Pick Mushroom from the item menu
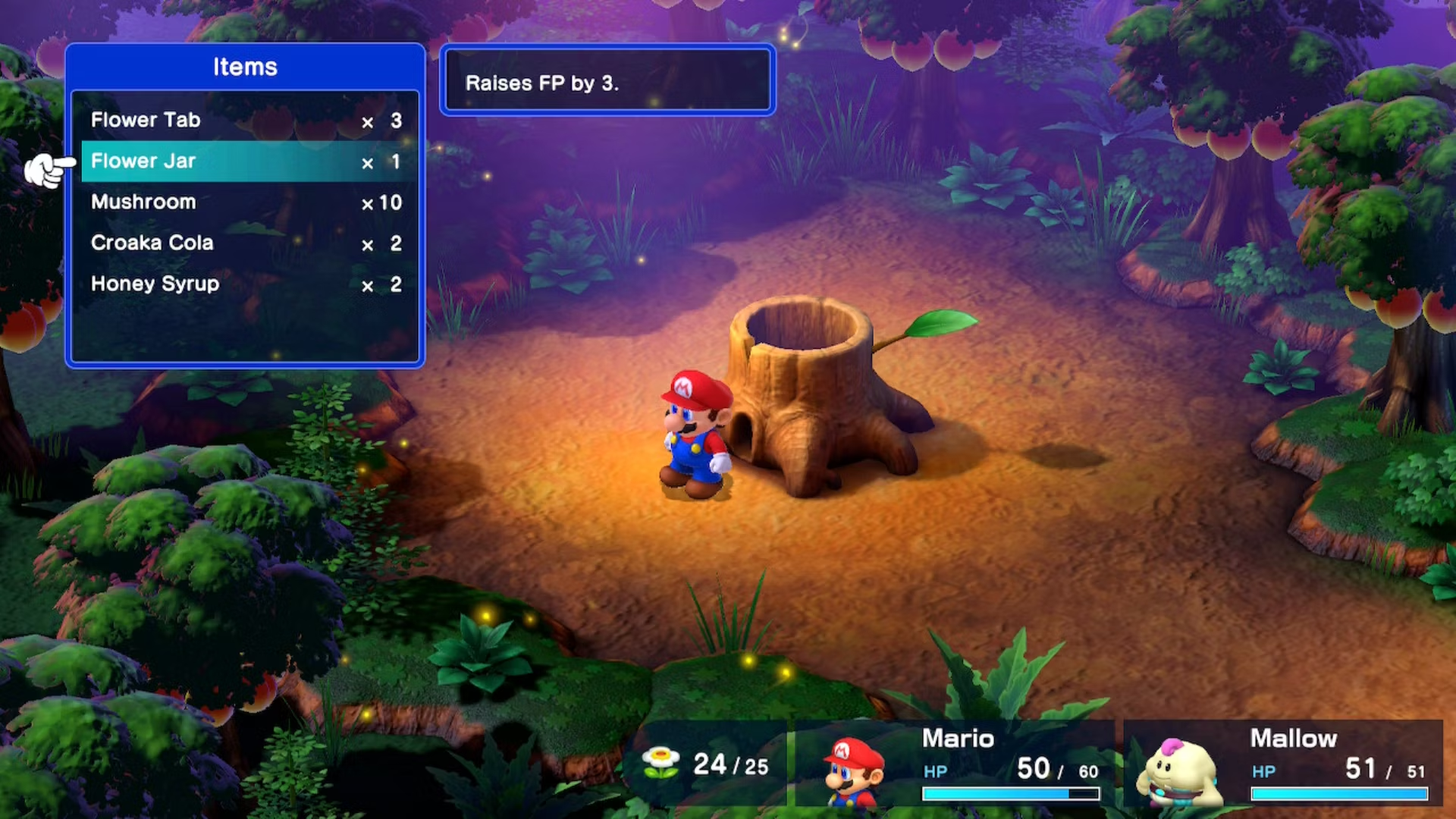Image resolution: width=1456 pixels, height=819 pixels. tap(244, 202)
